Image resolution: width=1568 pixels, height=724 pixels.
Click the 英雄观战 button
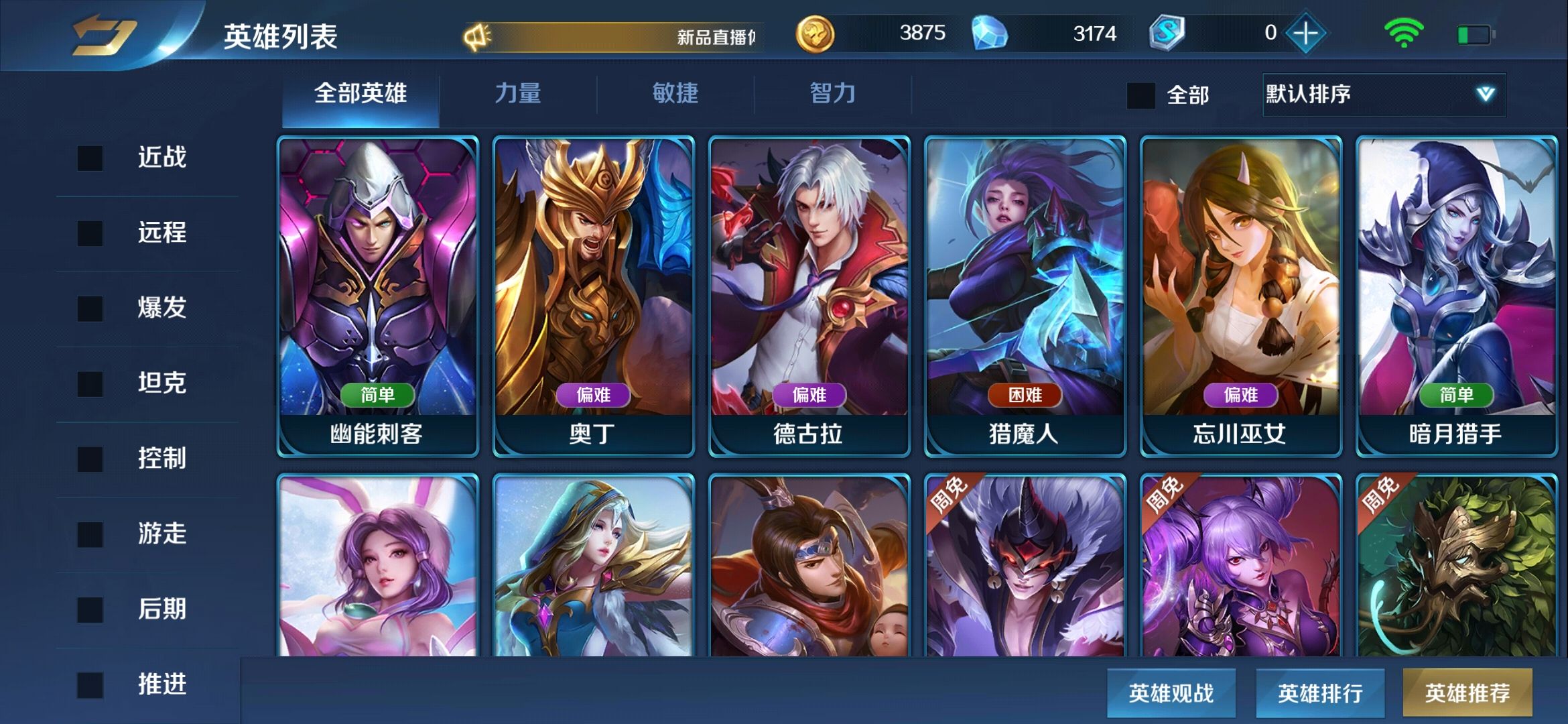(1171, 692)
